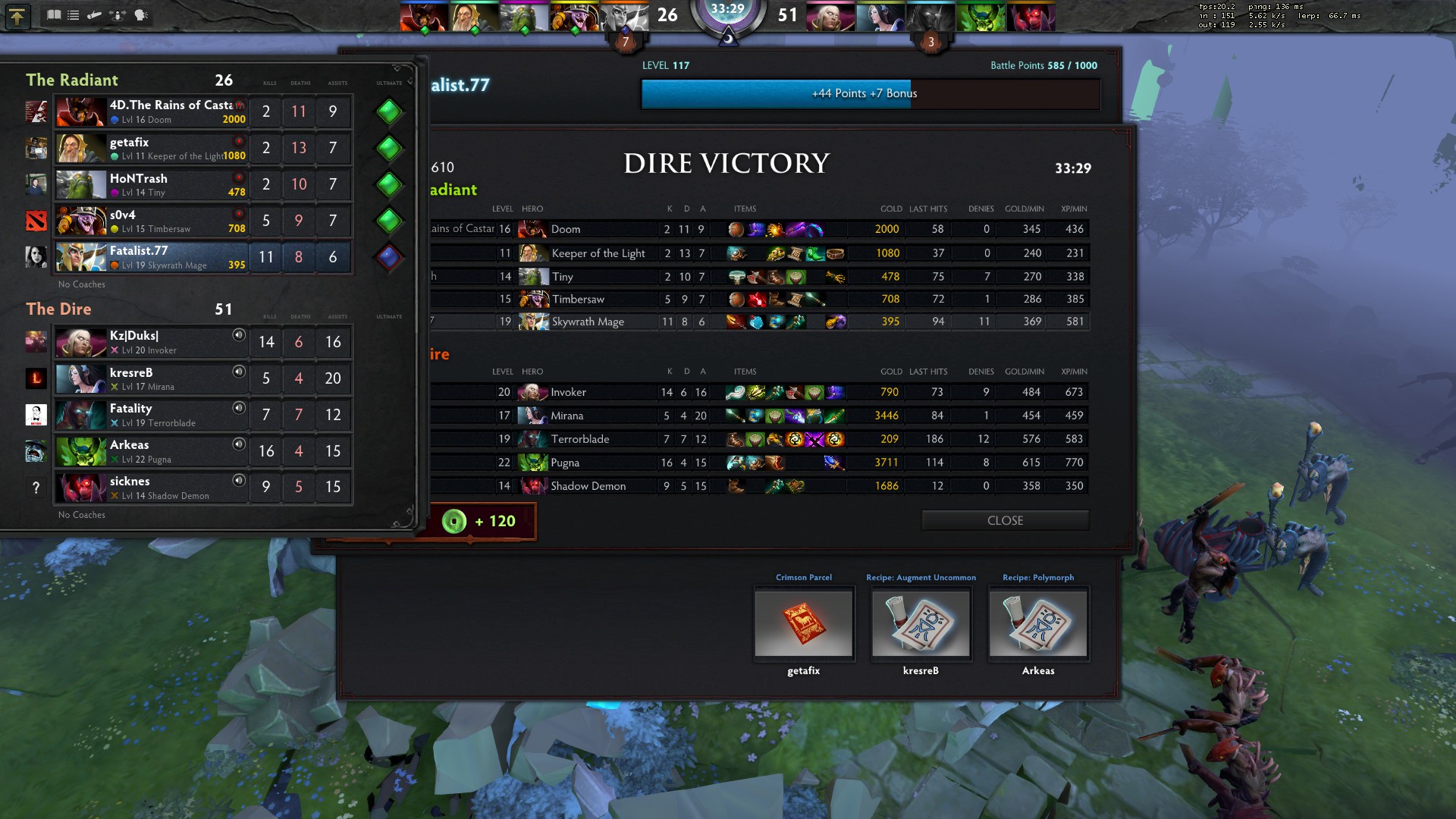
Task: Open the shared unit control icon
Action: 118,14
